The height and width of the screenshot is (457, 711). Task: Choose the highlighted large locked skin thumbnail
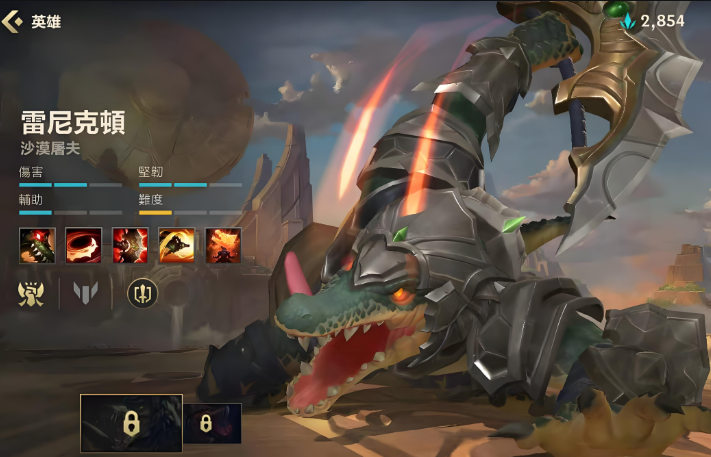tap(131, 423)
